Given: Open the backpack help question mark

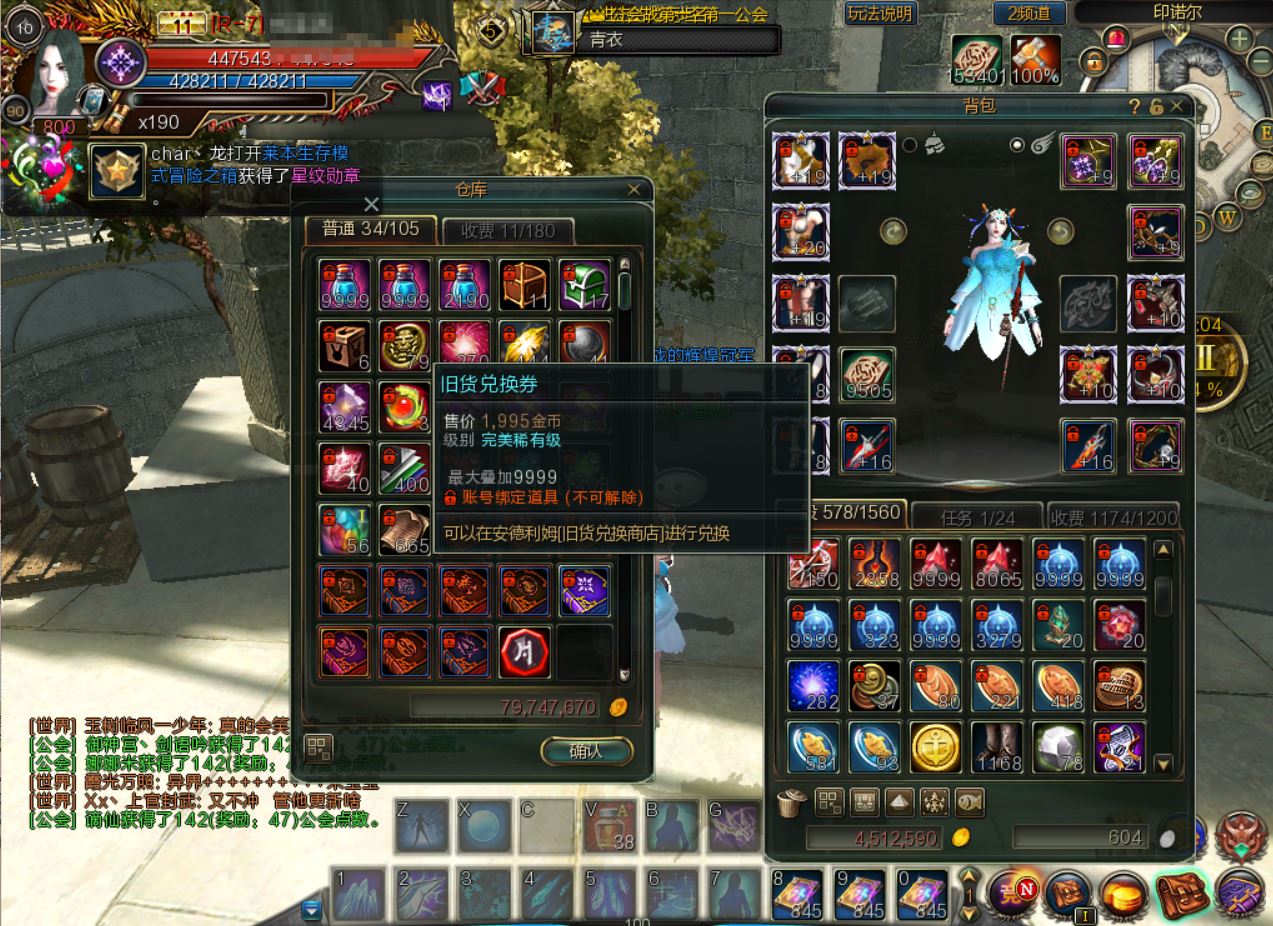Looking at the screenshot, I should (1134, 107).
